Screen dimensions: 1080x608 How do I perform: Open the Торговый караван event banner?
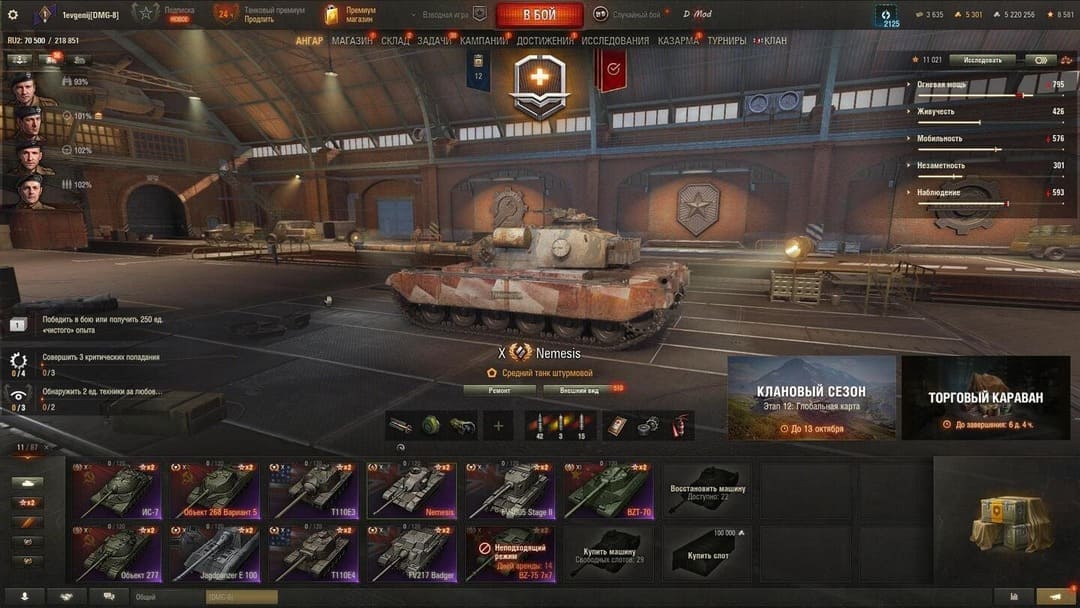point(985,398)
